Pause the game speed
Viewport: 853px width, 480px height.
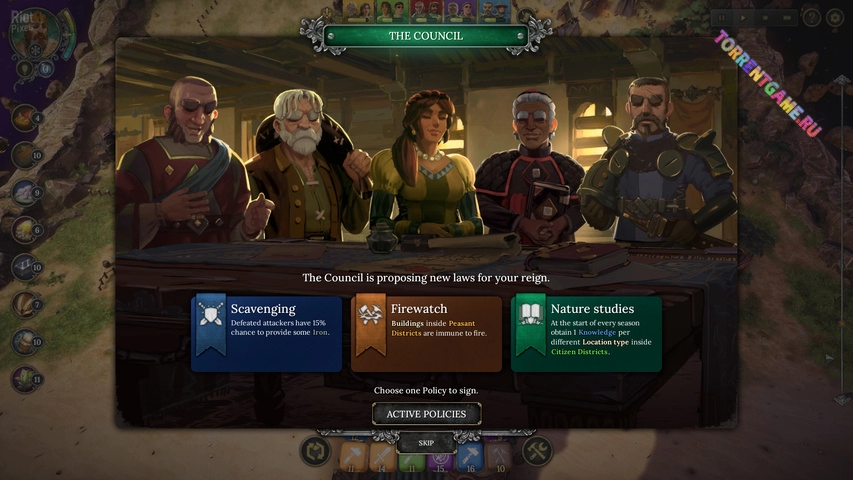point(722,18)
